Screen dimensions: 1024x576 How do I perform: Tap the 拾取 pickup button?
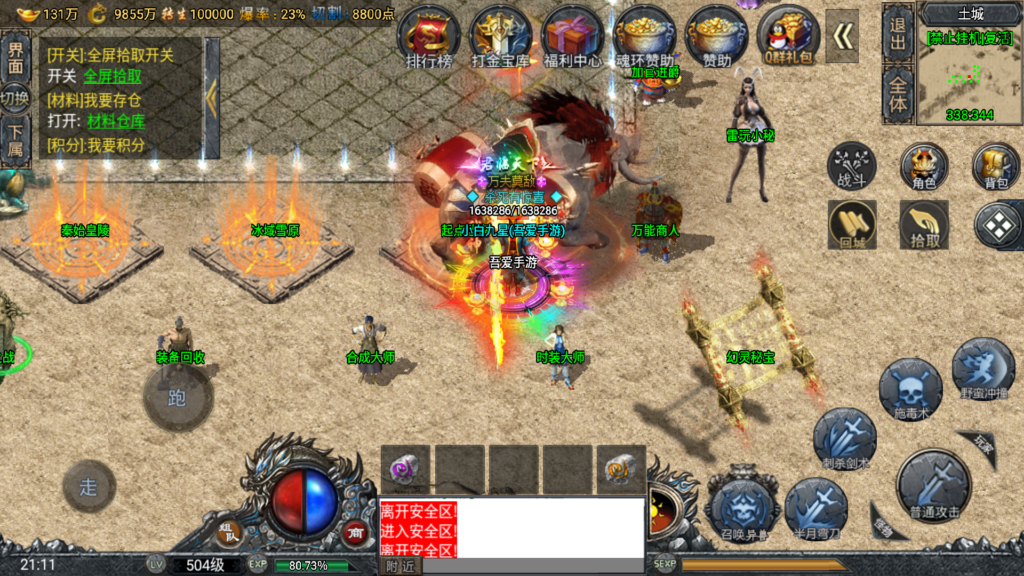pyautogui.click(x=924, y=224)
